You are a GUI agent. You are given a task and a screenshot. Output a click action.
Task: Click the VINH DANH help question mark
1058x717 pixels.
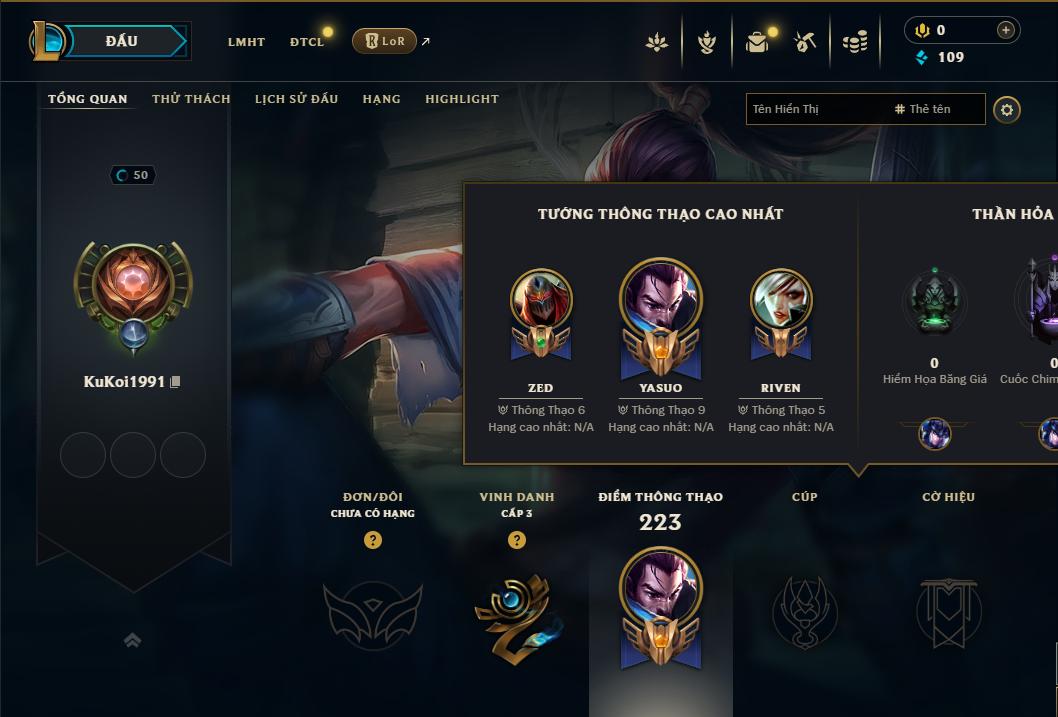click(x=517, y=540)
